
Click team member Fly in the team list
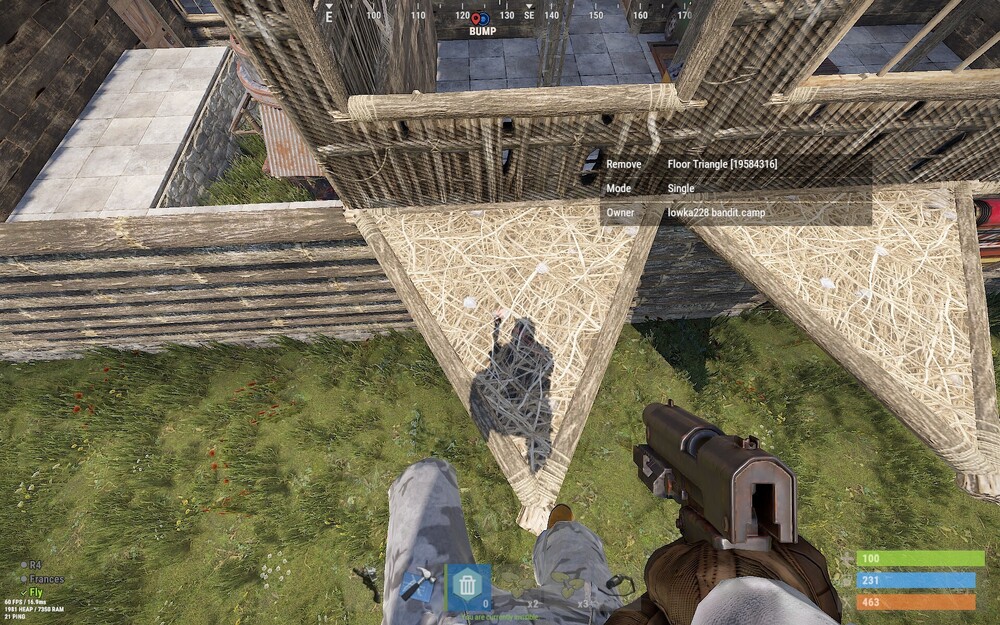(34, 592)
